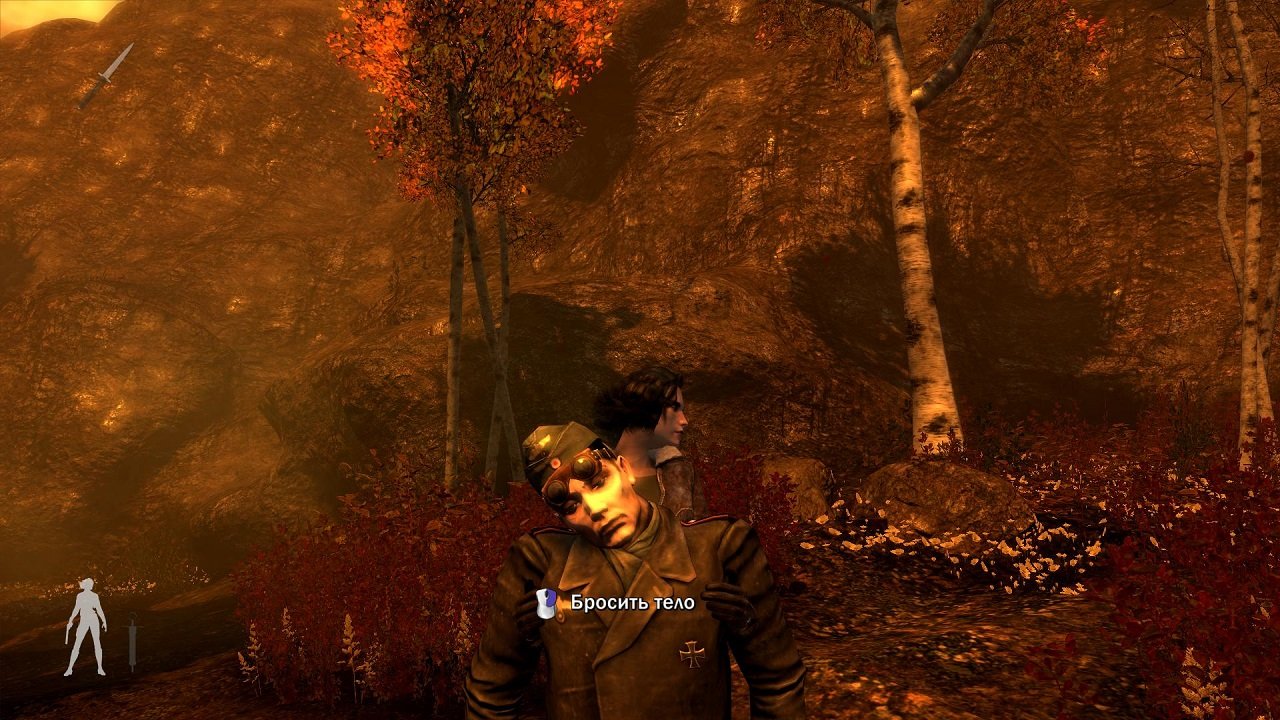The width and height of the screenshot is (1280, 720).
Task: Select the knife weapon icon
Action: click(106, 75)
